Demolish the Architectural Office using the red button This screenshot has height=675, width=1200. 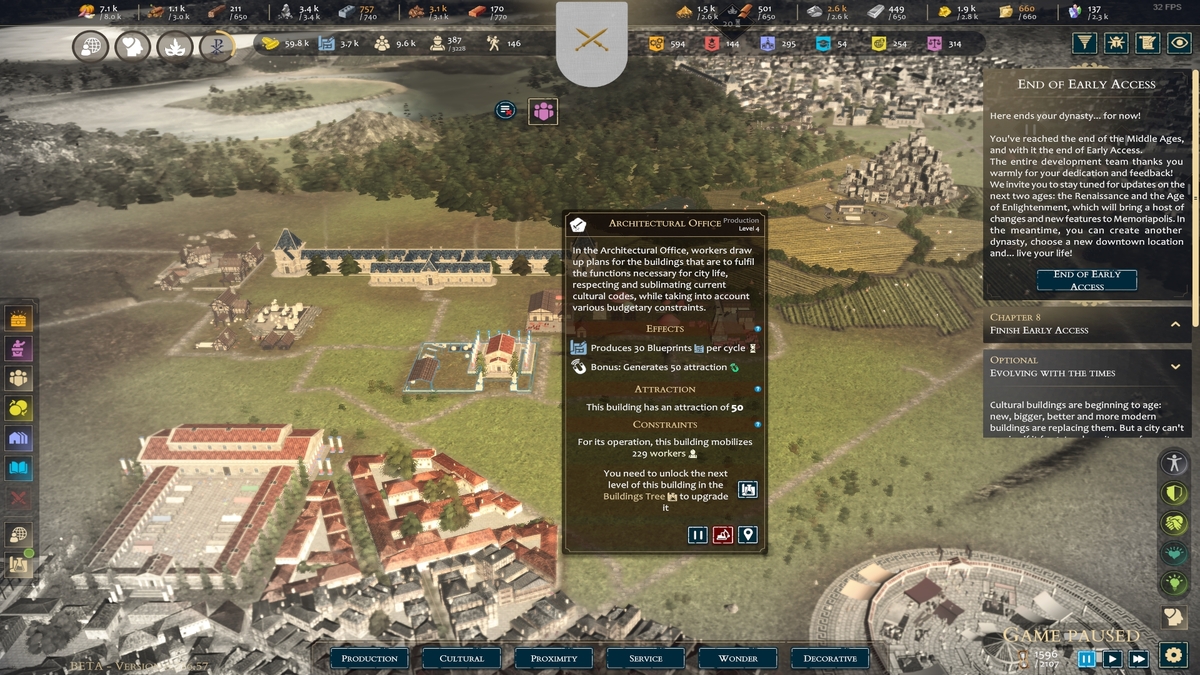[x=722, y=535]
